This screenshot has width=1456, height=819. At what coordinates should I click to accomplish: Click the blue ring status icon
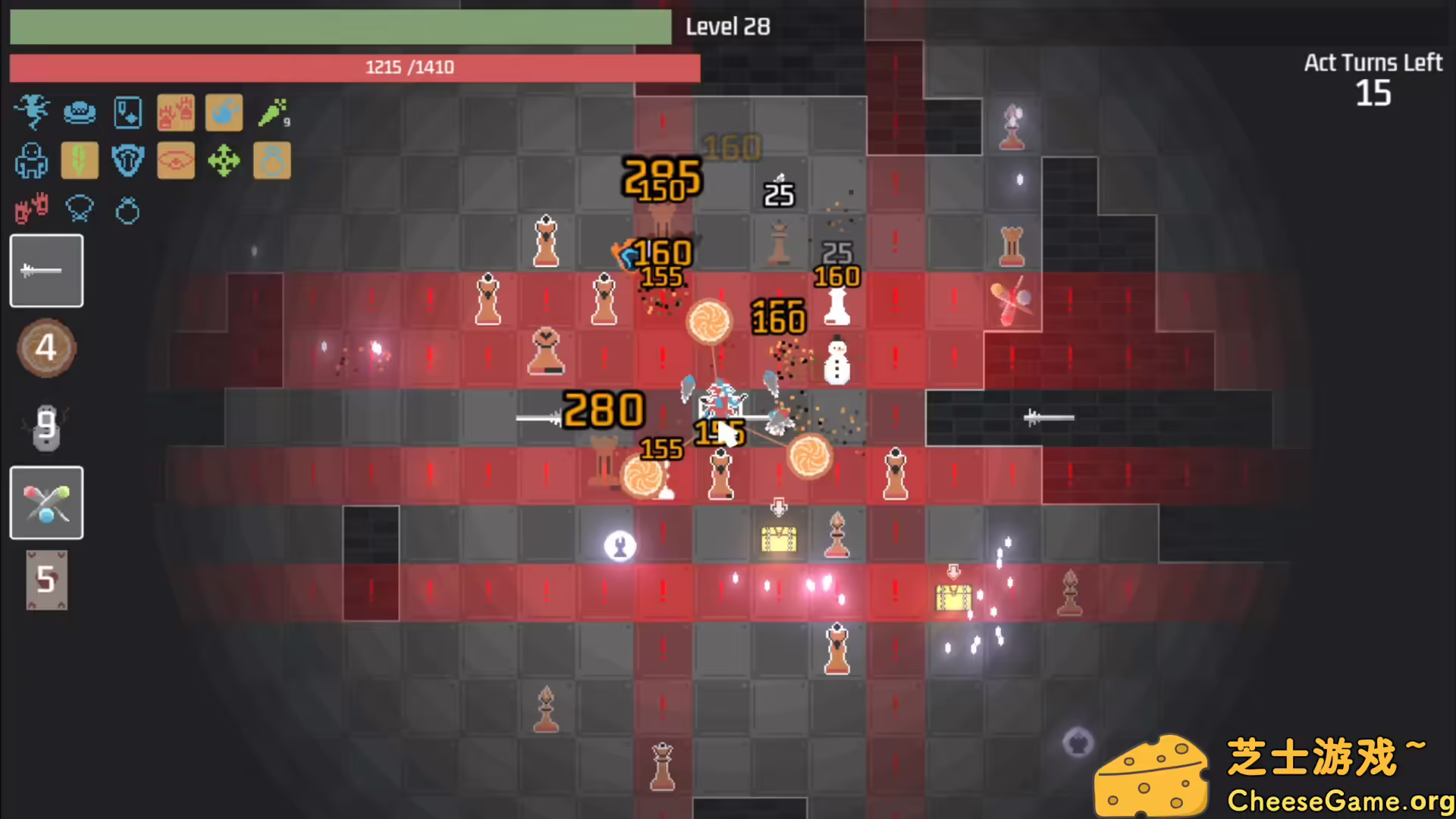[127, 210]
